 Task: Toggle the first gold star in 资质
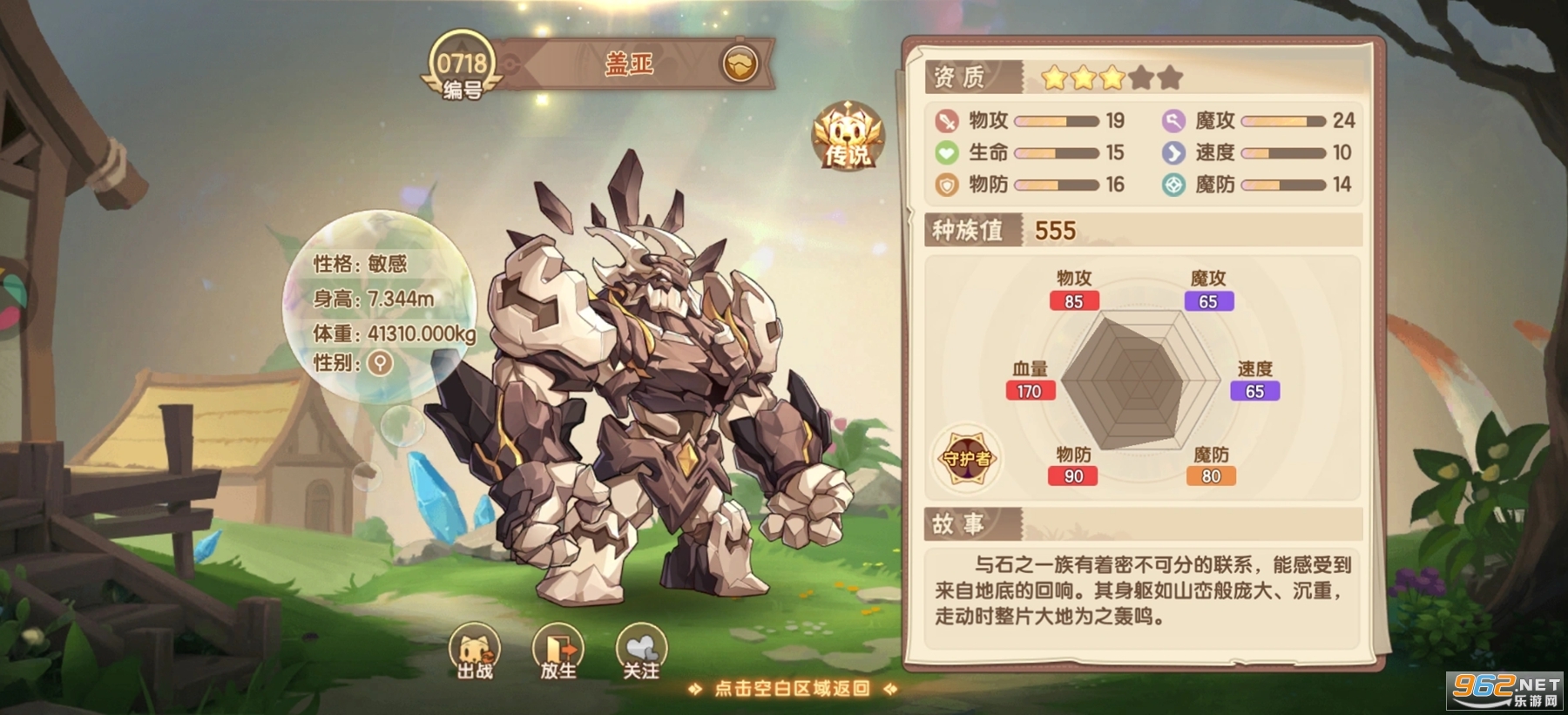click(1055, 78)
